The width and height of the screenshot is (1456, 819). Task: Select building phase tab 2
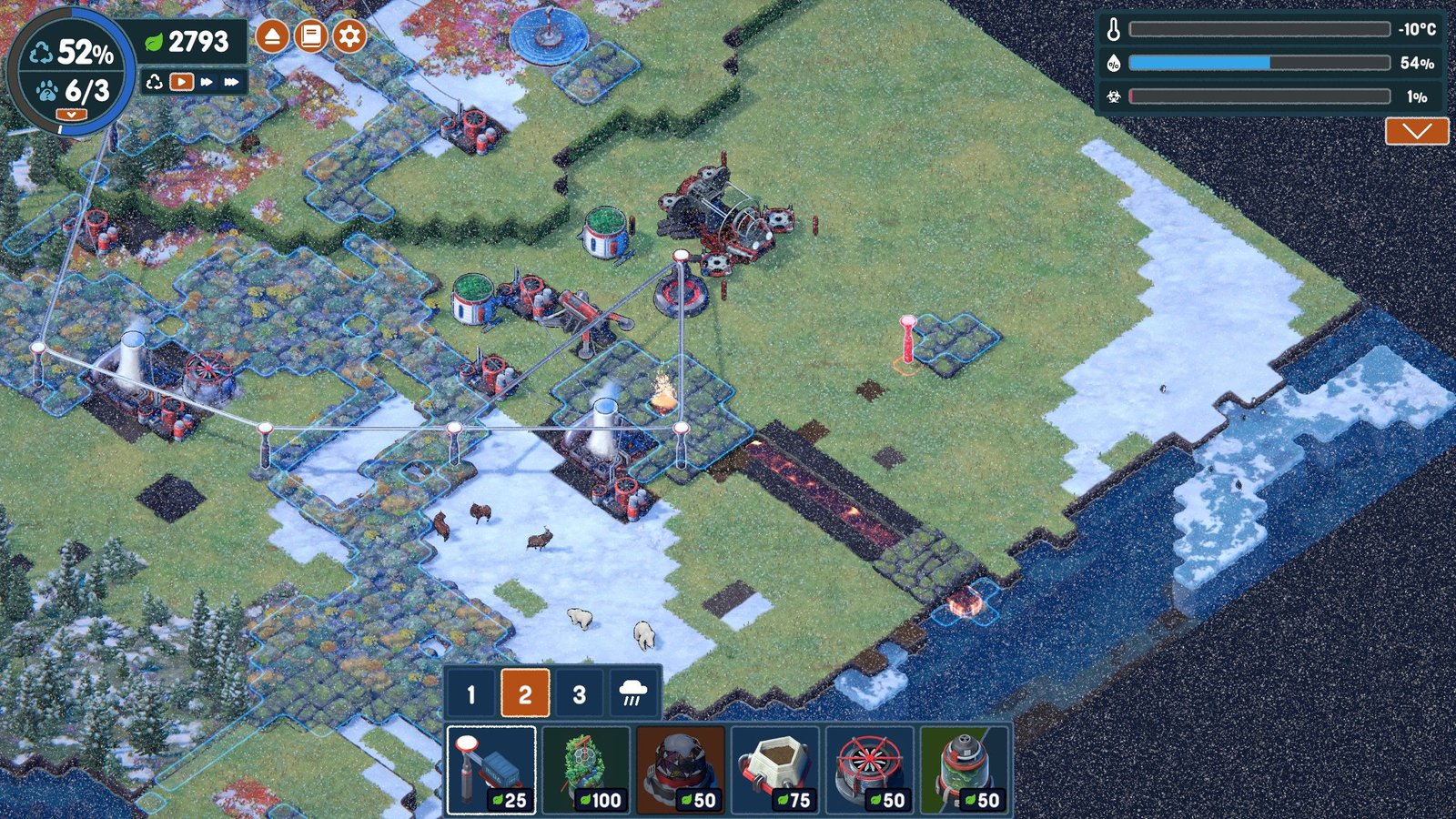pos(525,694)
